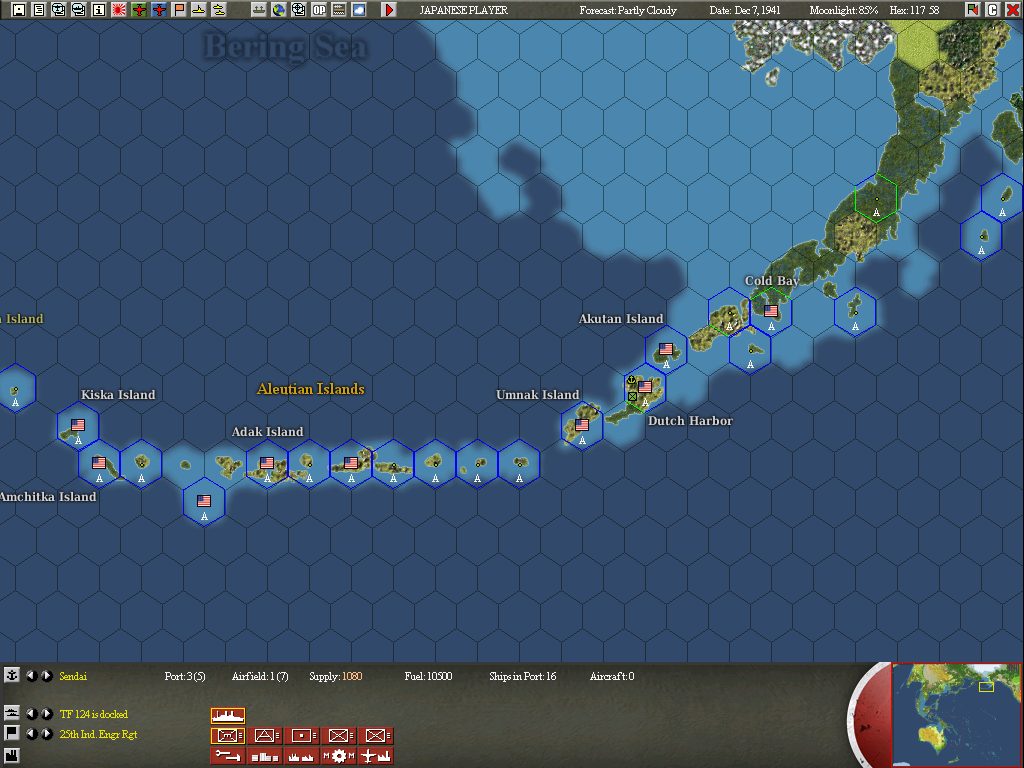Screen dimensions: 1024x768
Task: Open the rising sun flag toolbar button
Action: pyautogui.click(x=119, y=10)
